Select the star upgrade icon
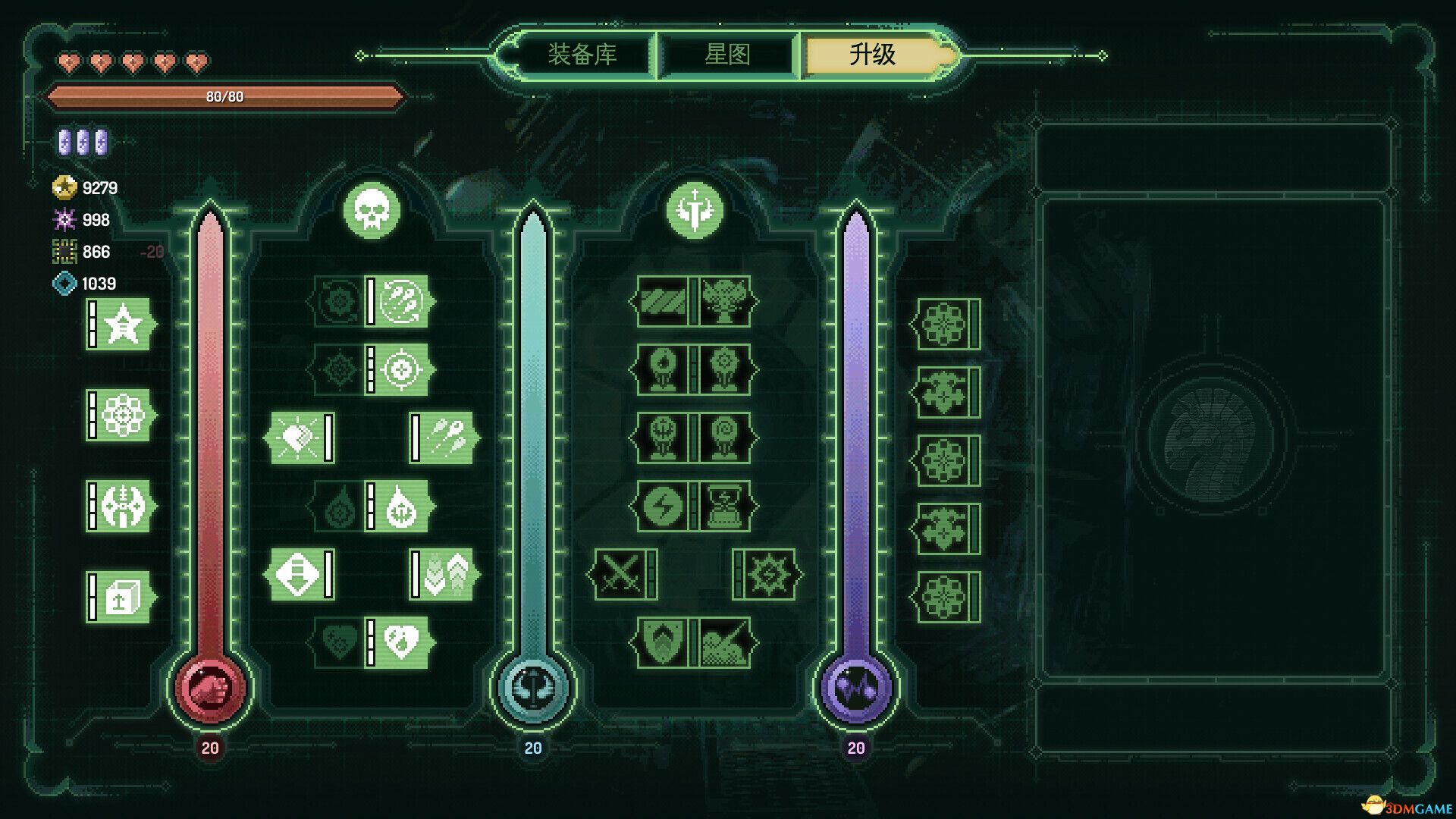The image size is (1456, 819). tap(121, 325)
